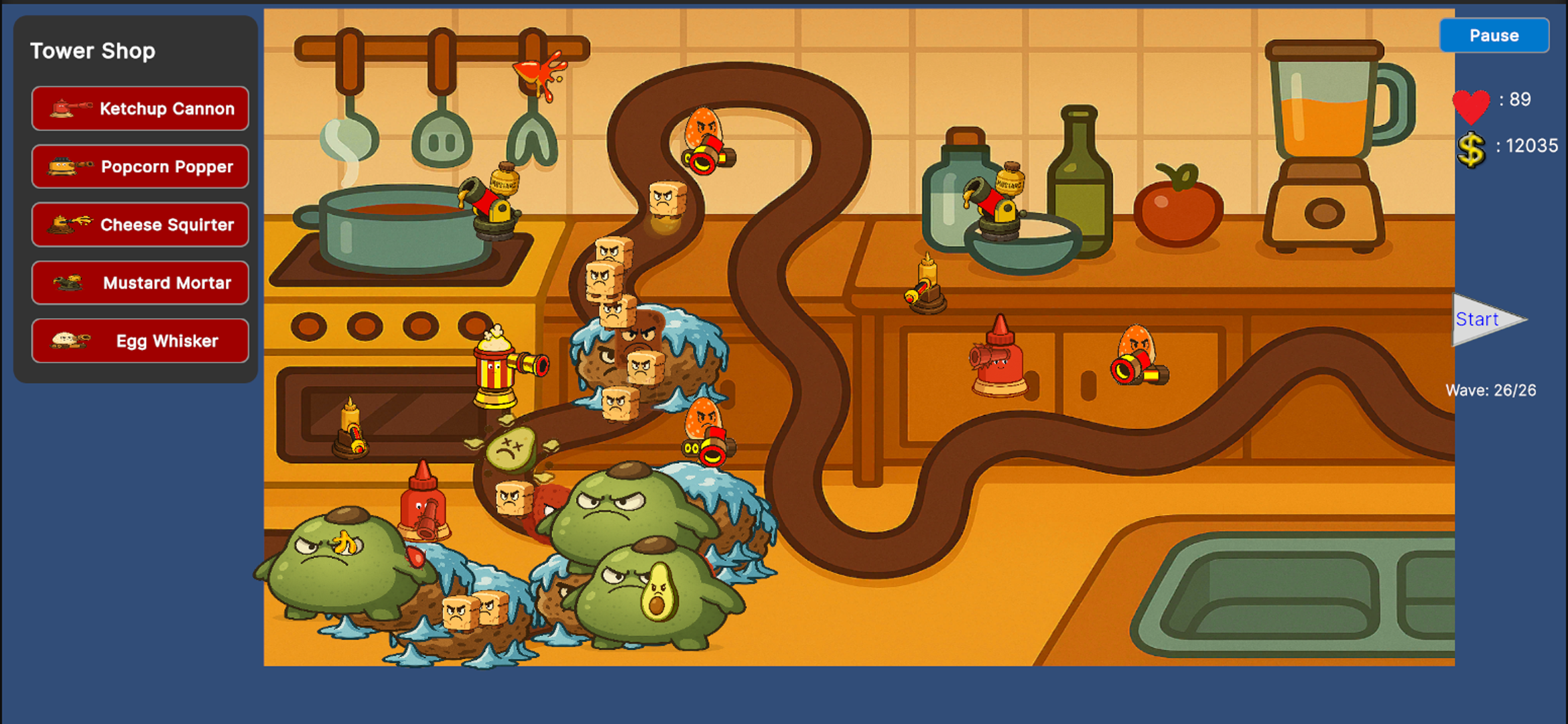Select the Cheese Squirter tower icon

[139, 225]
